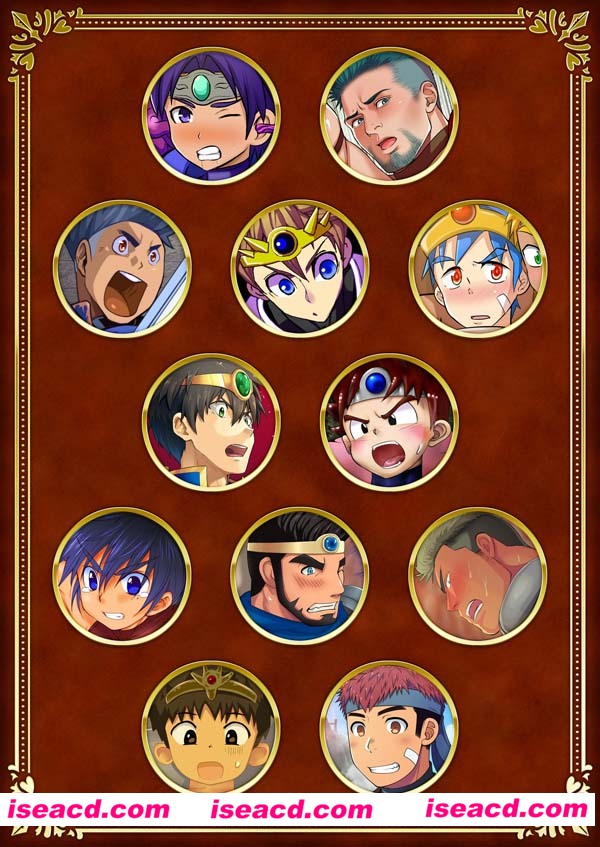Image resolution: width=600 pixels, height=847 pixels.
Task: Choose the red-eyed blue-haired character in yellow cap
Action: point(478,269)
